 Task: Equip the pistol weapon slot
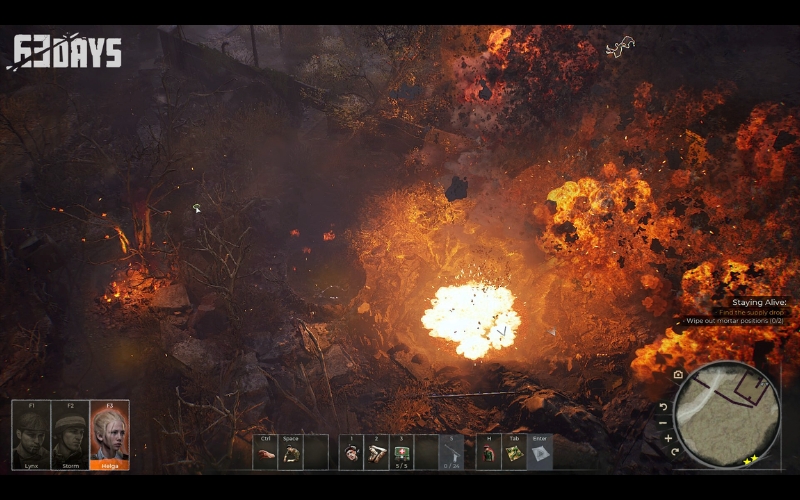pyautogui.click(x=452, y=453)
